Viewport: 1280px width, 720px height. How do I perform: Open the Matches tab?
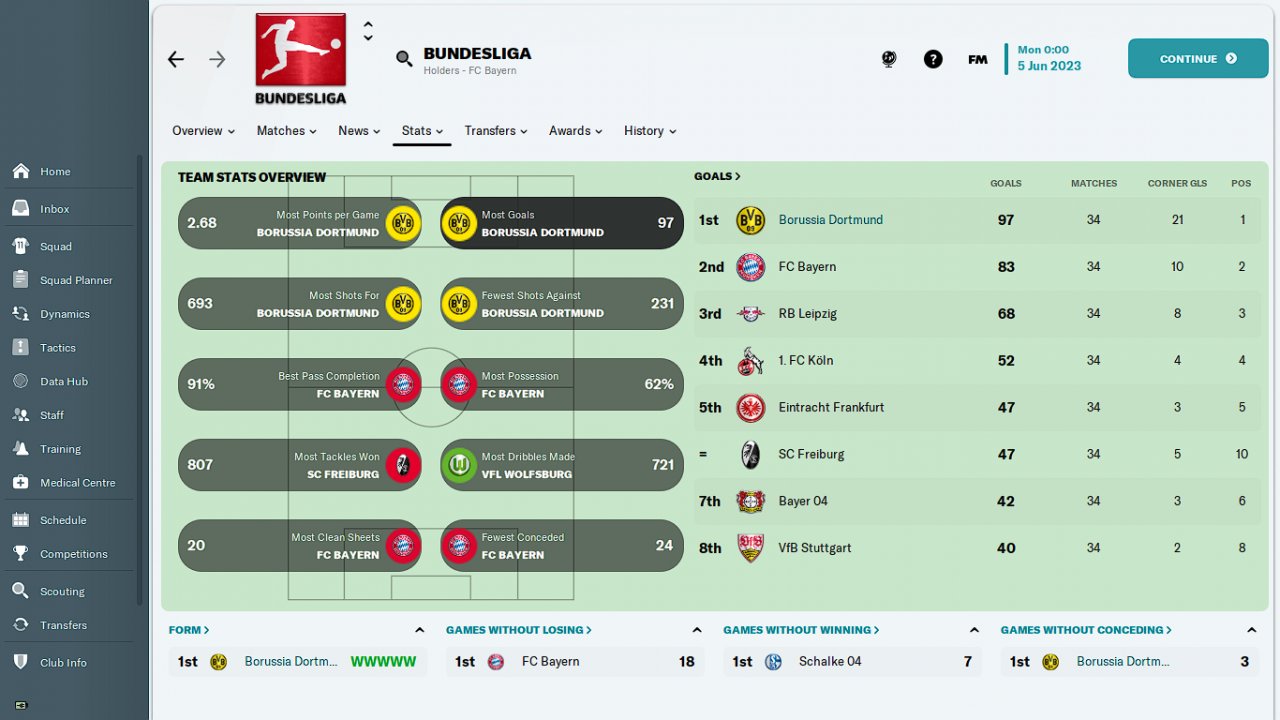(x=286, y=131)
